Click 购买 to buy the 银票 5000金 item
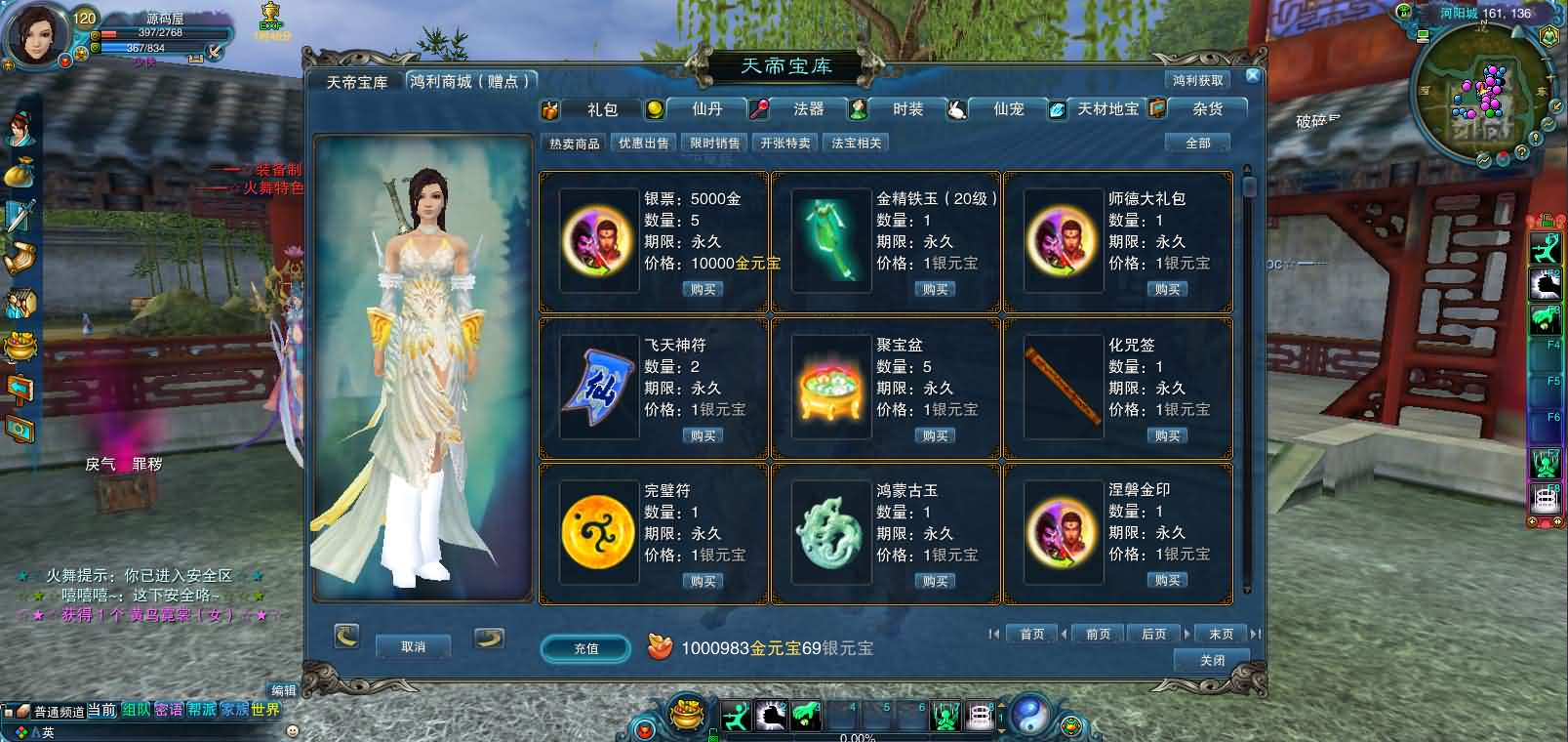Screen dimensions: 1568x742 pos(703,289)
